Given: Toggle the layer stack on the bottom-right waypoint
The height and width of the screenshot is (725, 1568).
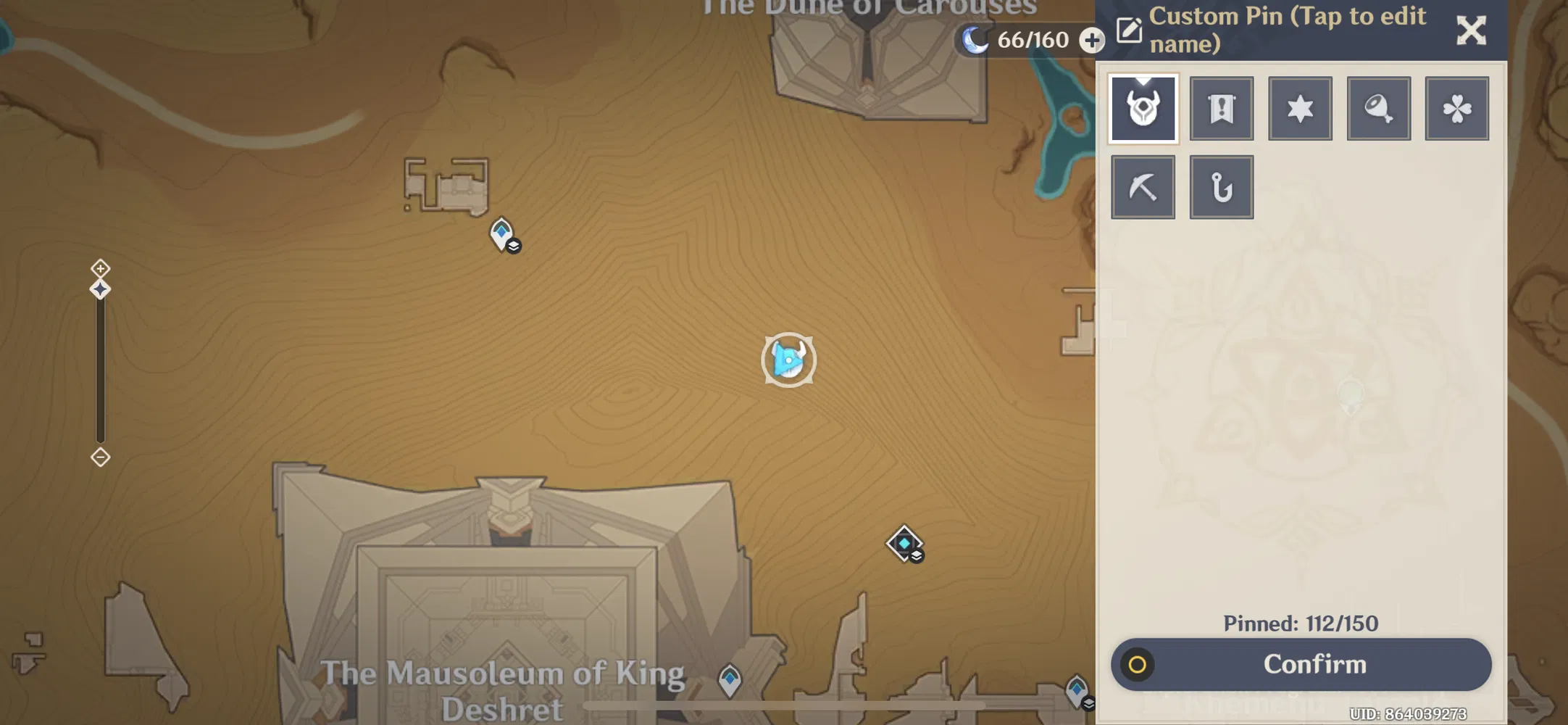Looking at the screenshot, I should click(x=1087, y=703).
